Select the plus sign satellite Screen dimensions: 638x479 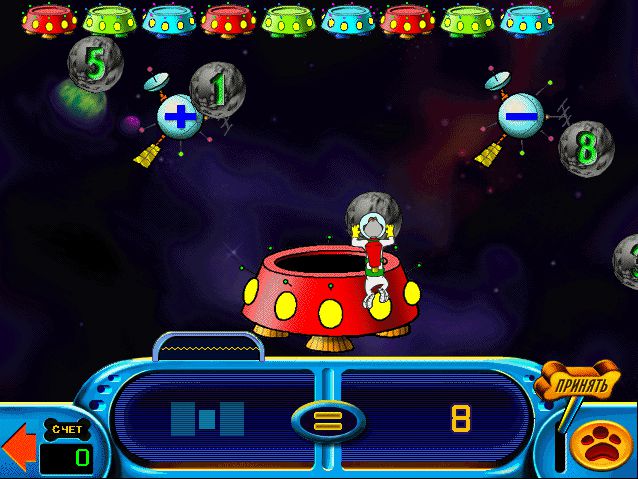[179, 116]
